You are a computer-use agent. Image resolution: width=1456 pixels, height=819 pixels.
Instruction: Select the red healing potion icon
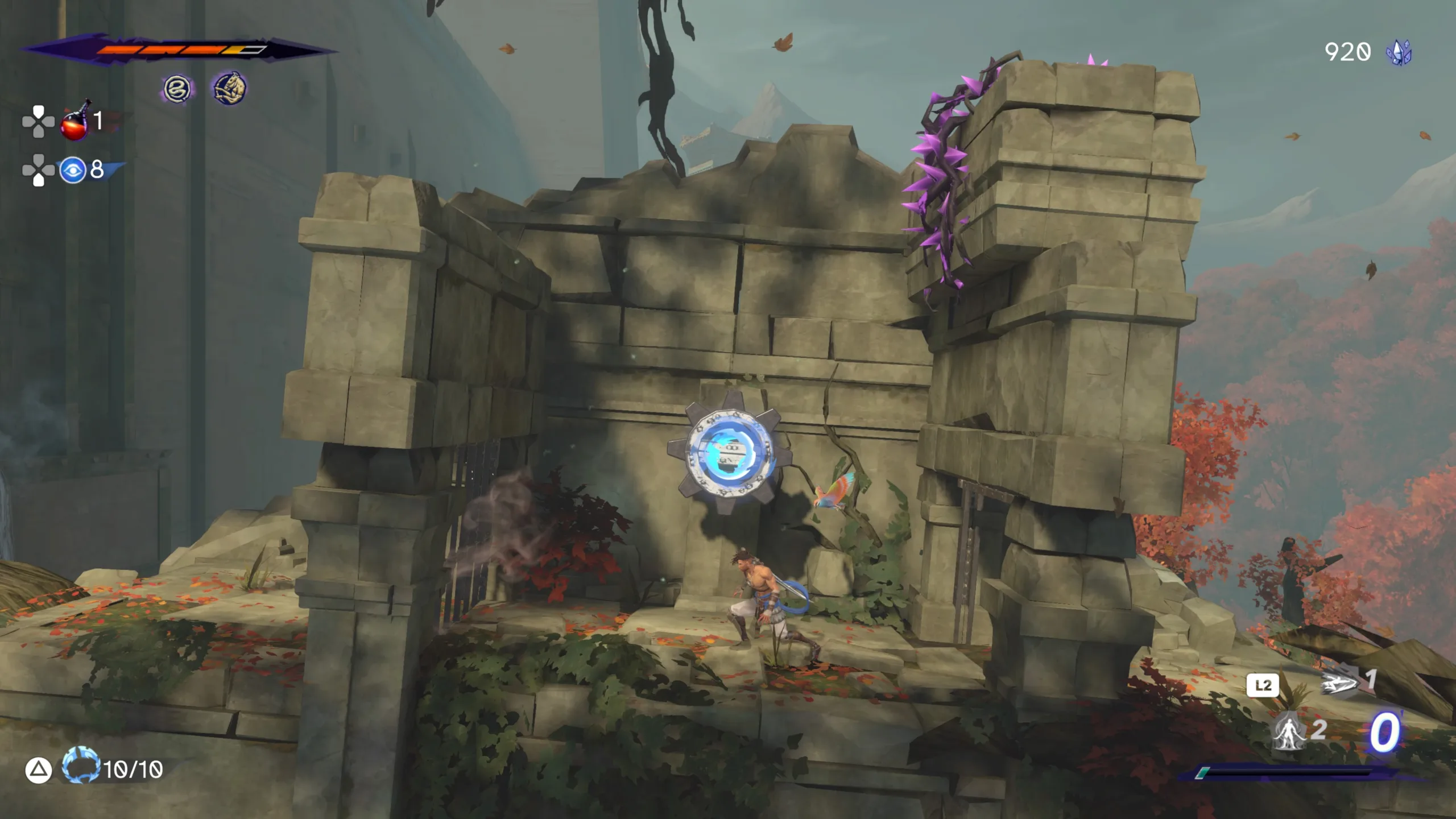pos(75,121)
